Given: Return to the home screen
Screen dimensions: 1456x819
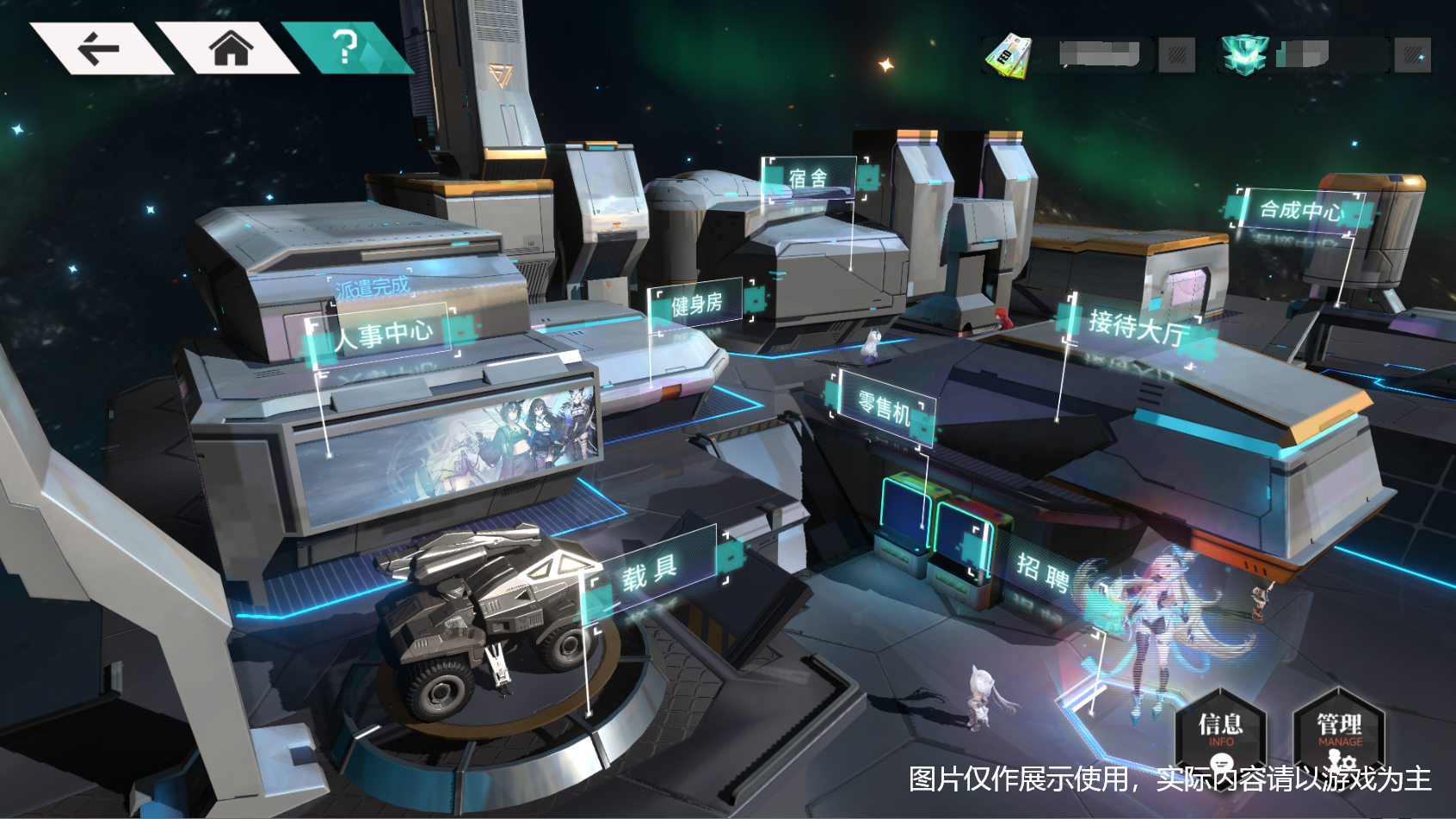Looking at the screenshot, I should (231, 47).
